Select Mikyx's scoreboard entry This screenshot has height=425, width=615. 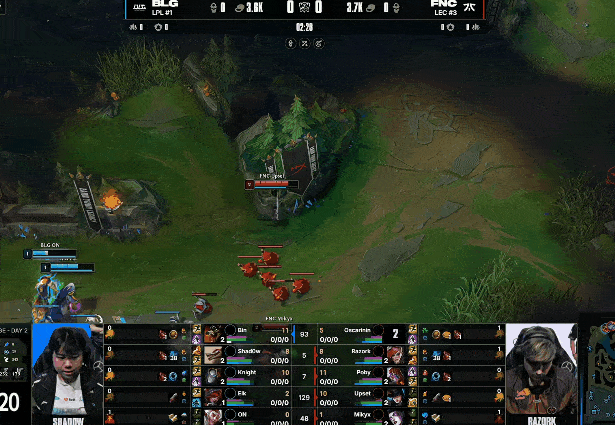coord(360,414)
